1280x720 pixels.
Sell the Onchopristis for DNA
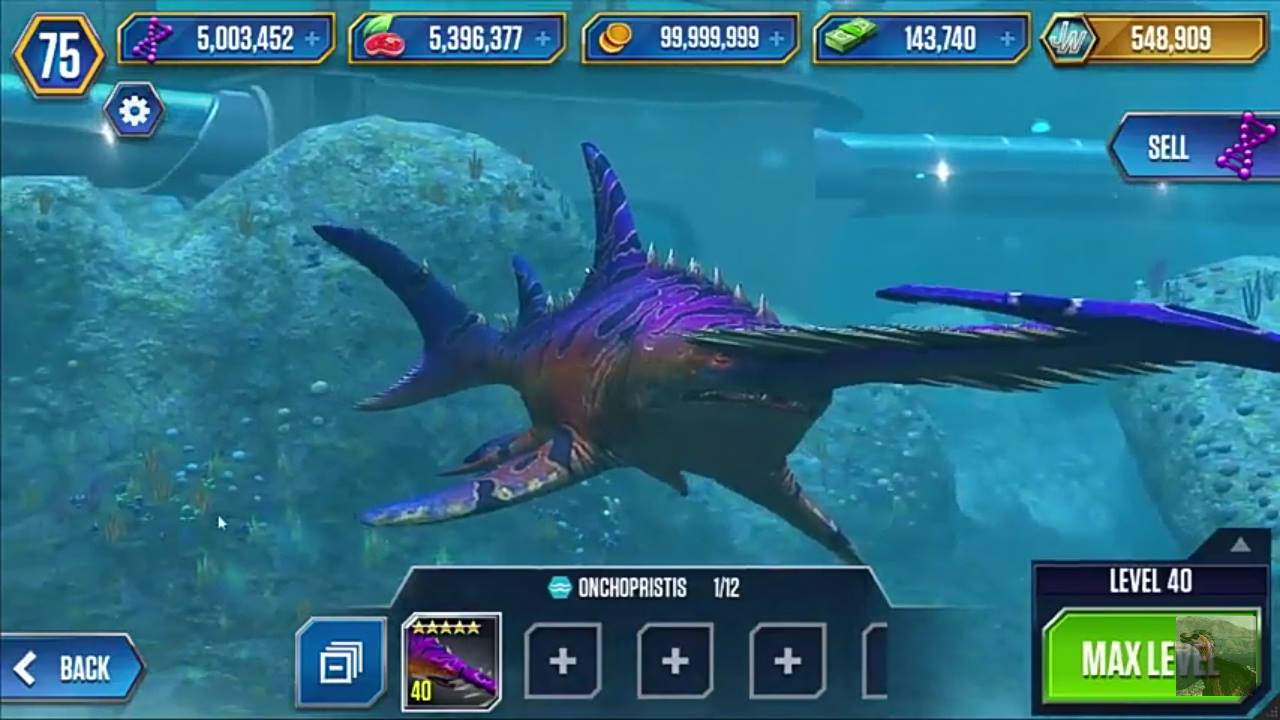[1195, 148]
